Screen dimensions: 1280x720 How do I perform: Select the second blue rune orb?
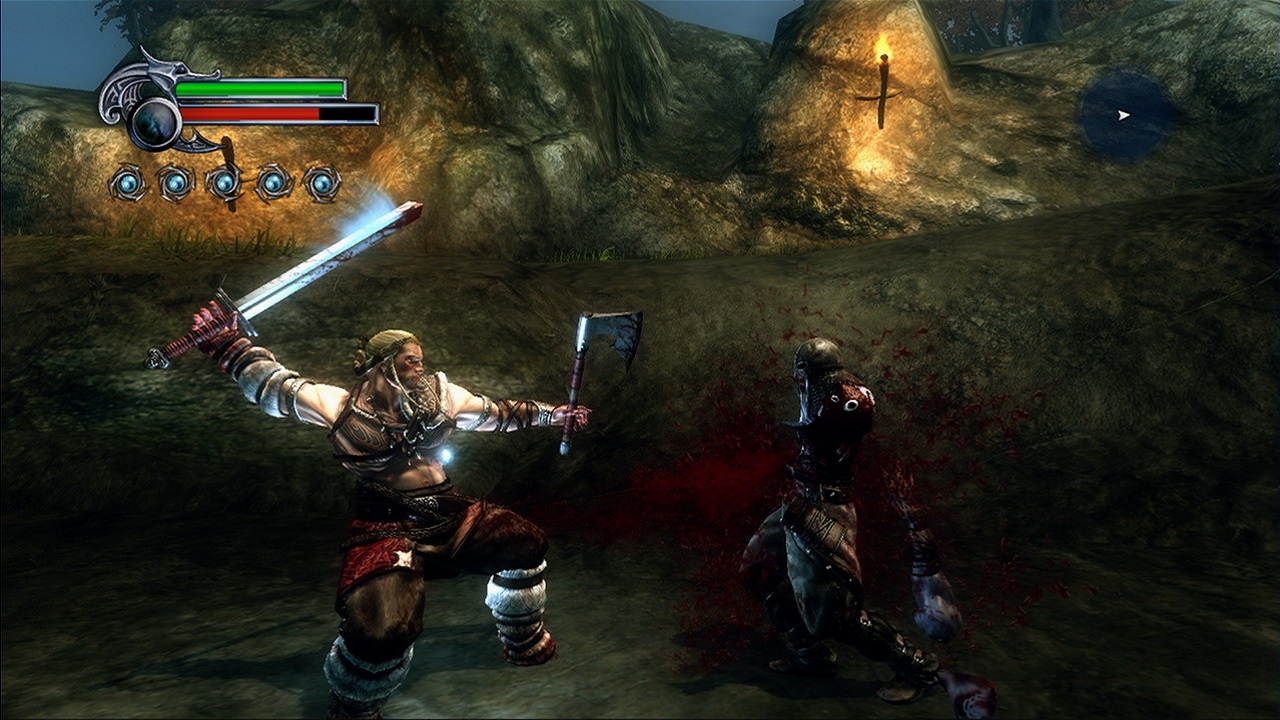[175, 183]
